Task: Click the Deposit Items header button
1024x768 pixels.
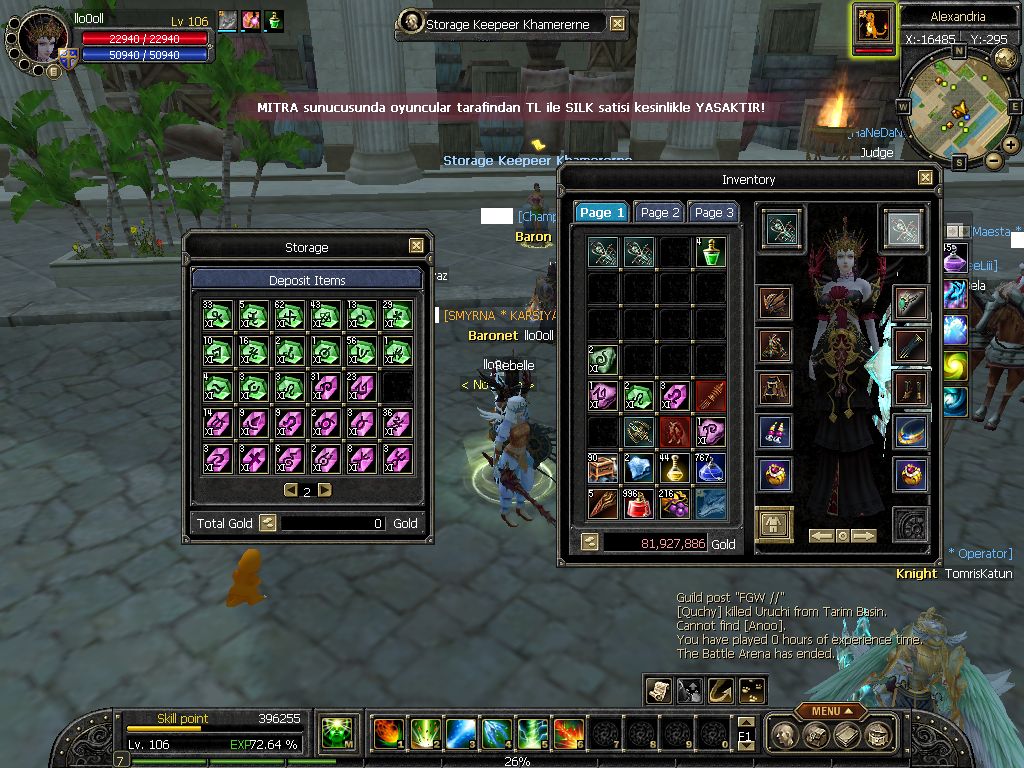Action: click(x=307, y=280)
